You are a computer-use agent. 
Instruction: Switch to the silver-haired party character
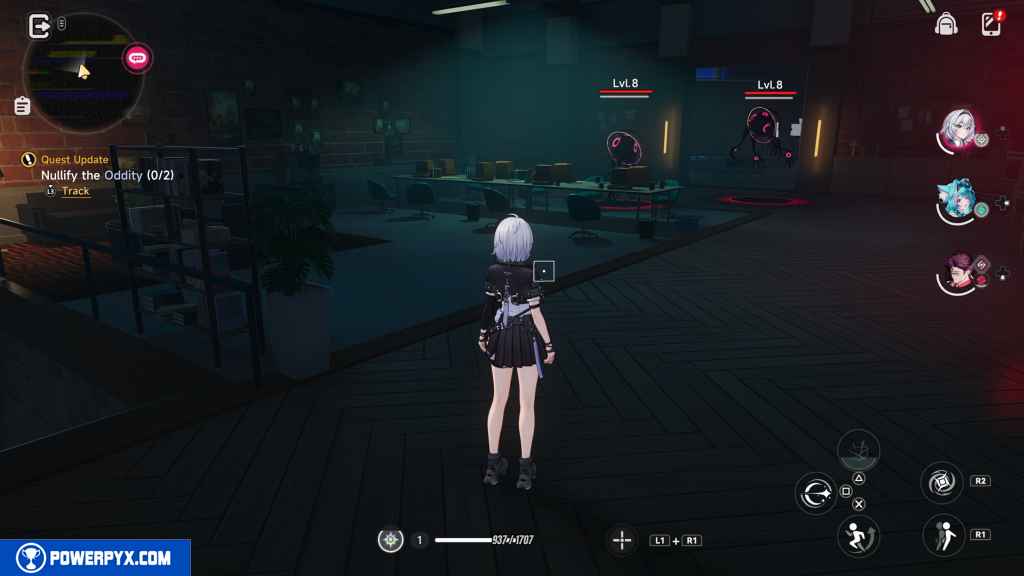(958, 130)
